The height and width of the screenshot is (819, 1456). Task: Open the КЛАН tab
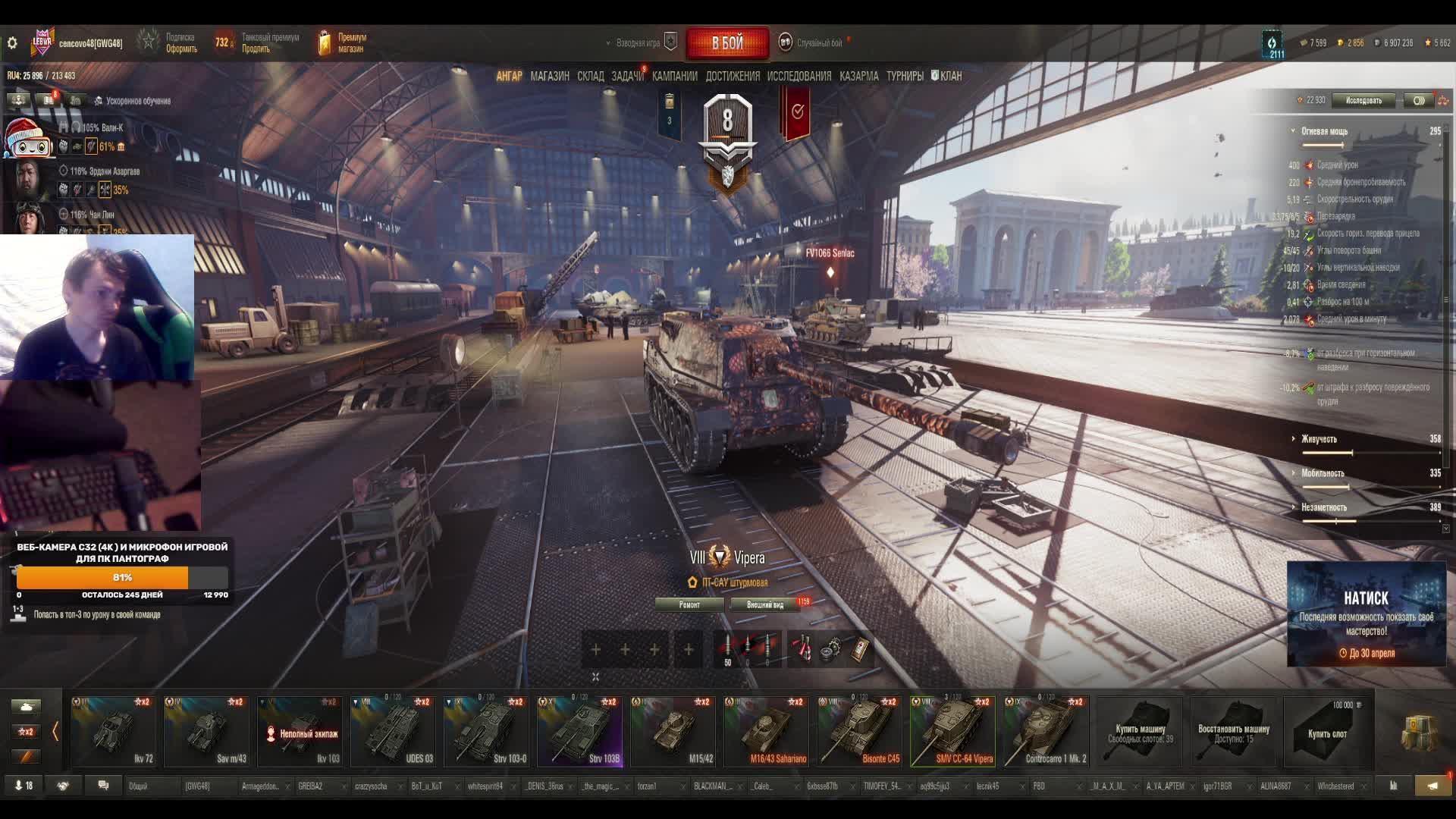(946, 76)
